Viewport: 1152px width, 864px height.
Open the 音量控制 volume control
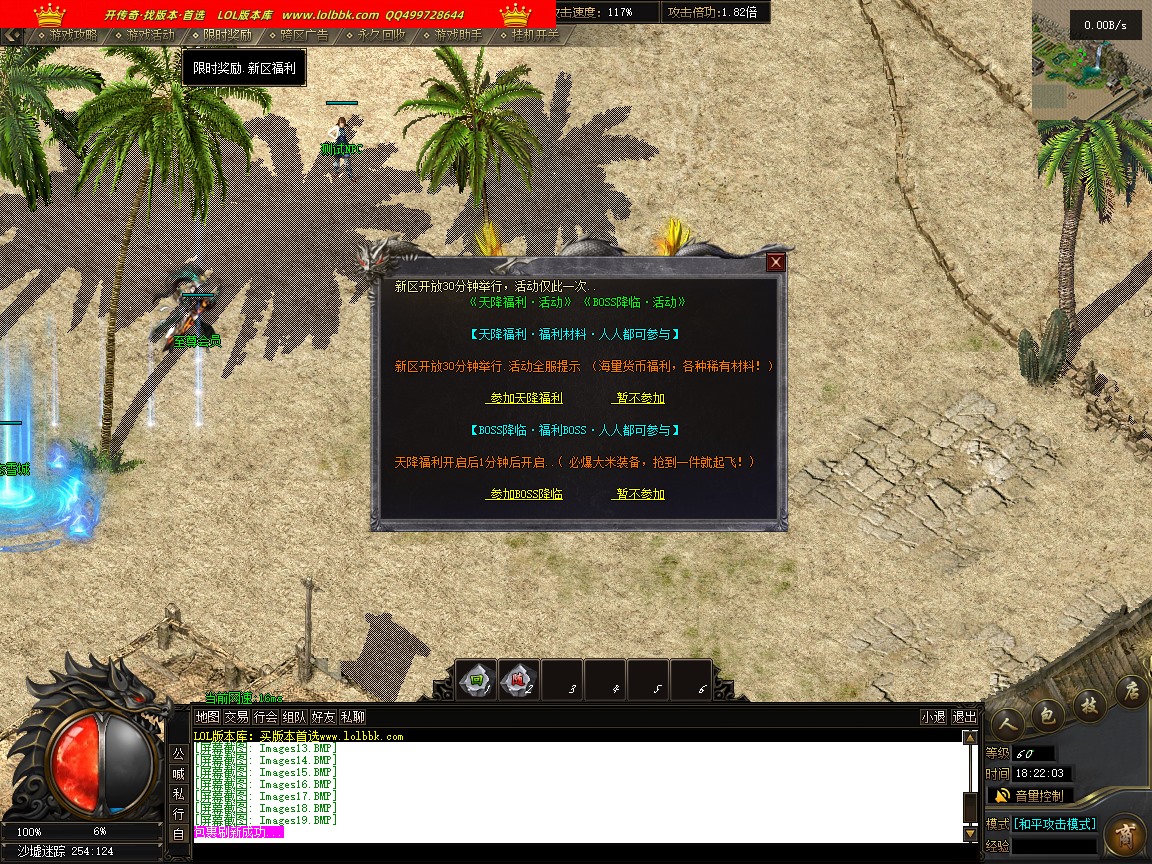1030,796
